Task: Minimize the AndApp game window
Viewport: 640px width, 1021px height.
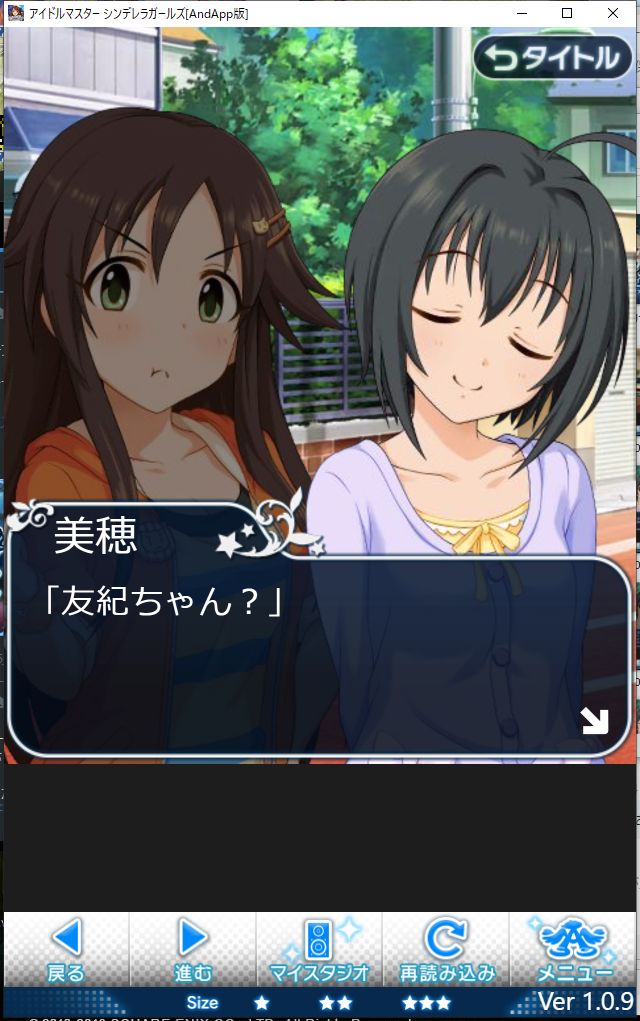Action: point(521,13)
